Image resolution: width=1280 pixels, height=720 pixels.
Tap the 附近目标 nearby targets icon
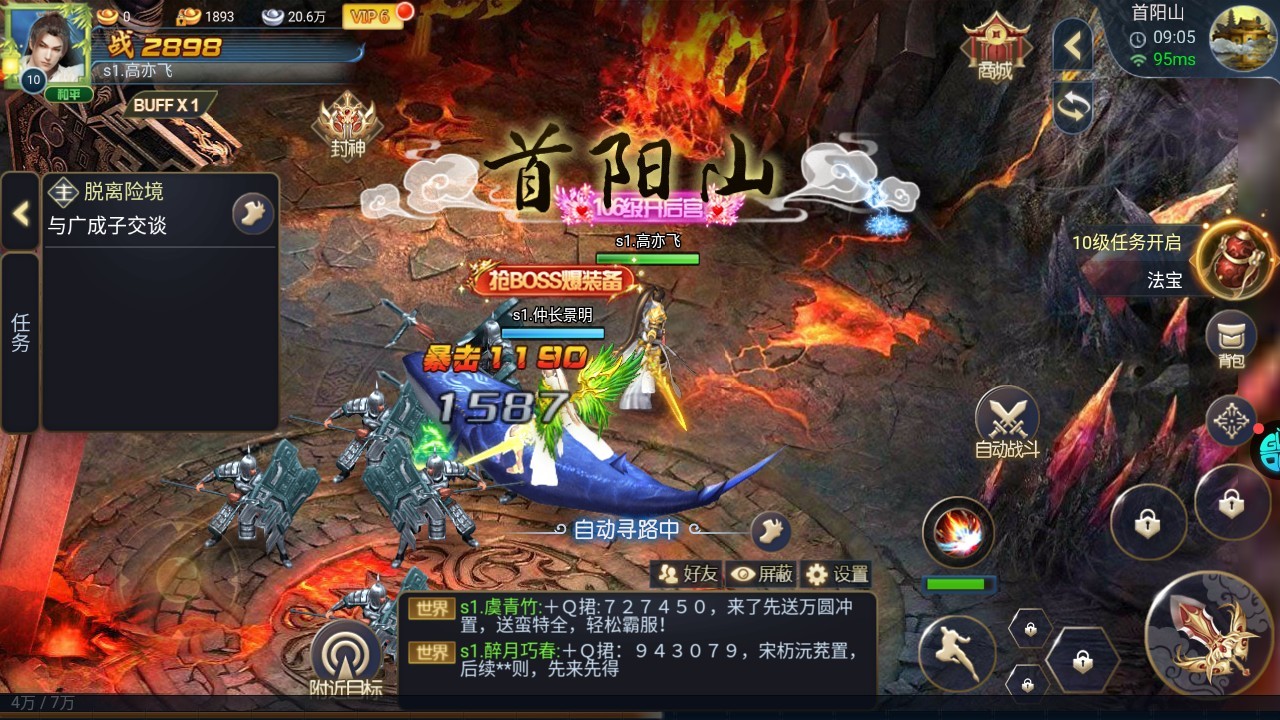point(345,652)
